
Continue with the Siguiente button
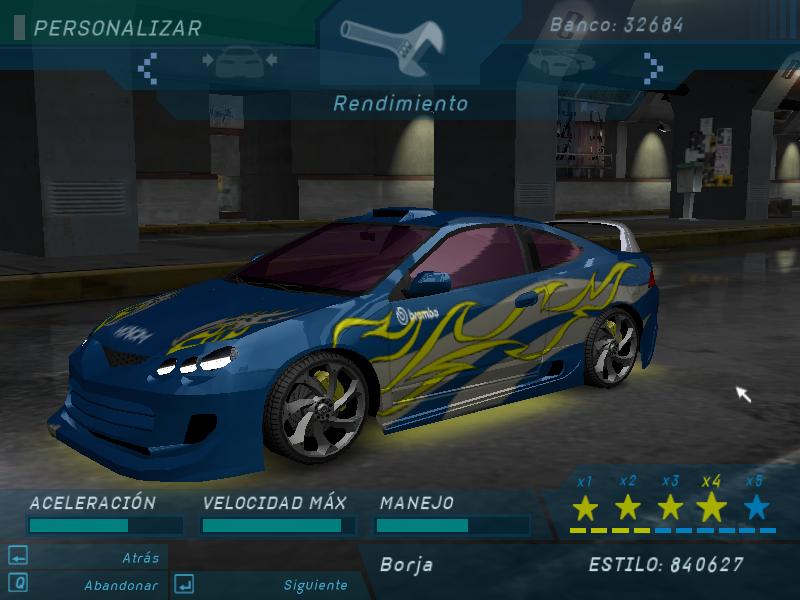(315, 585)
